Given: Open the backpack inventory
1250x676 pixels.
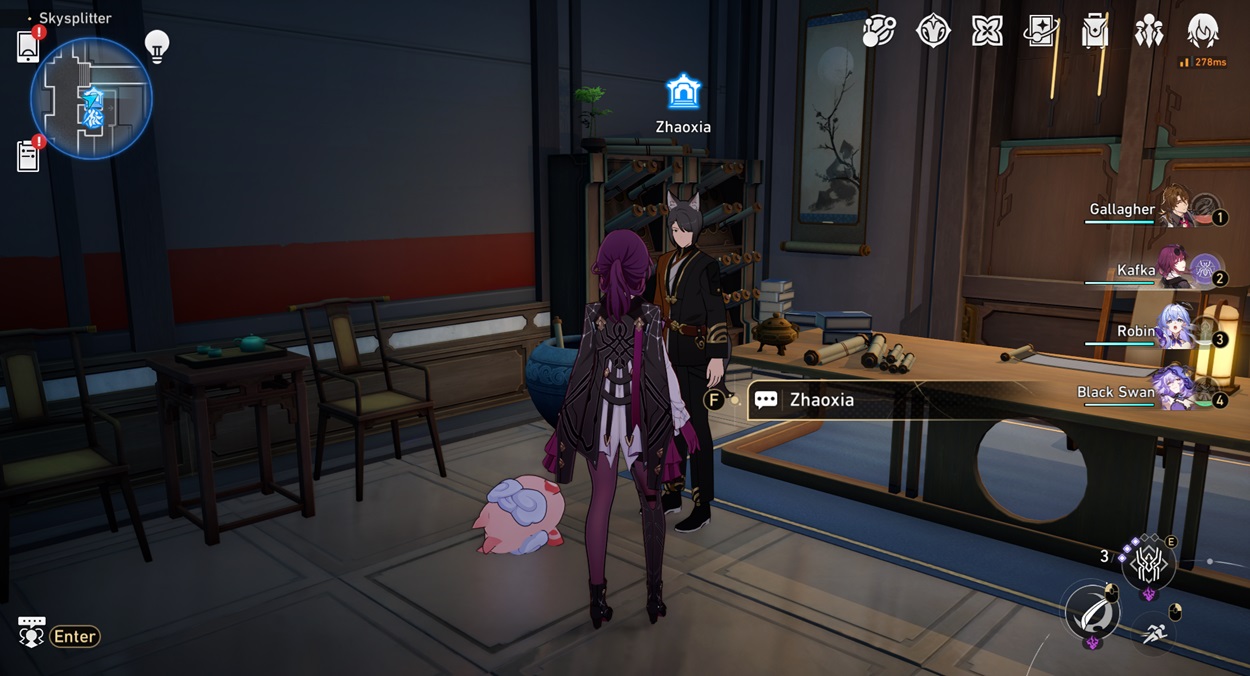Looking at the screenshot, I should coord(1095,32).
